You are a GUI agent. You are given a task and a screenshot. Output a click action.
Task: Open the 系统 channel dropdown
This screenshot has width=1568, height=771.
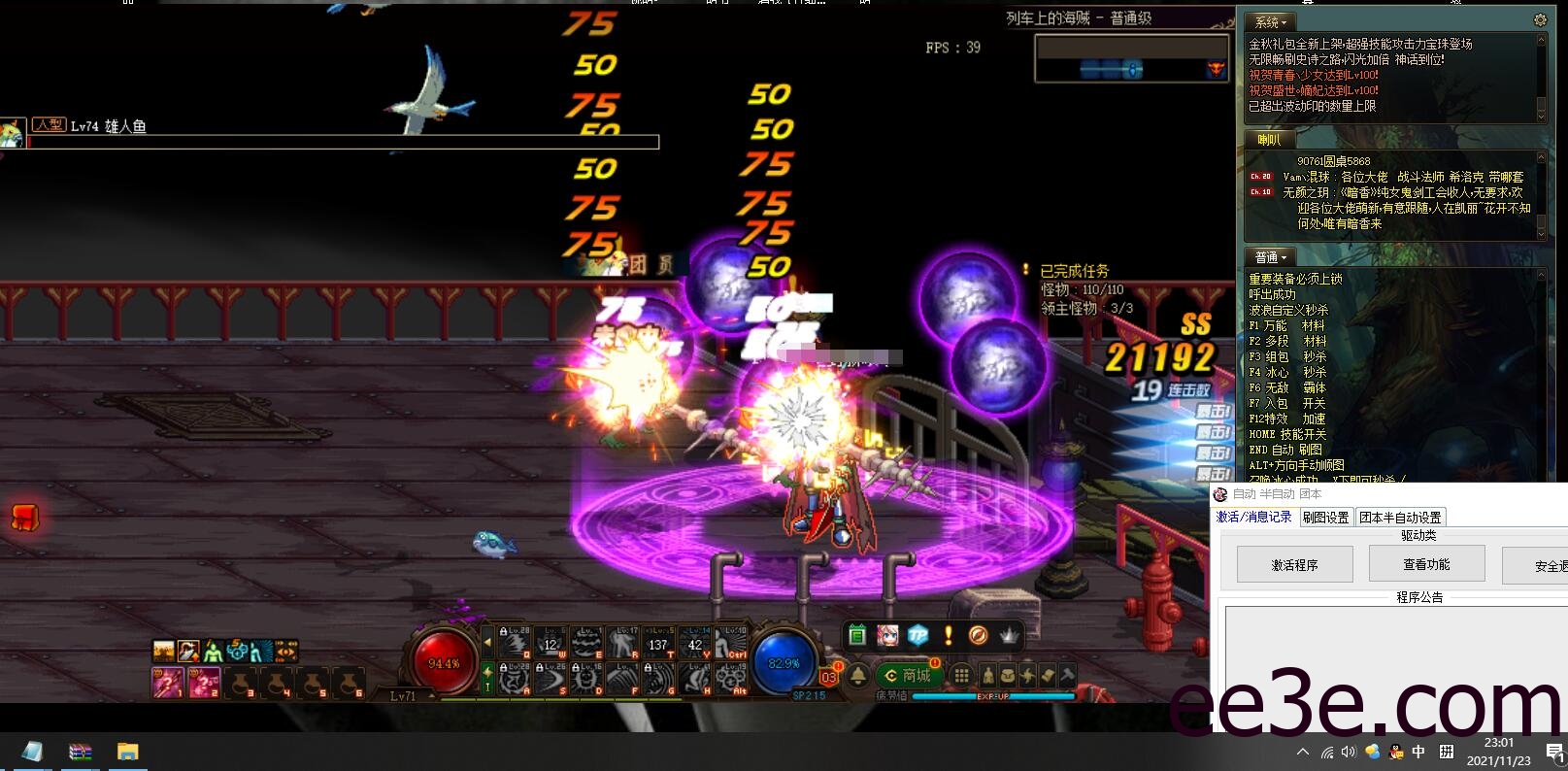(1271, 21)
